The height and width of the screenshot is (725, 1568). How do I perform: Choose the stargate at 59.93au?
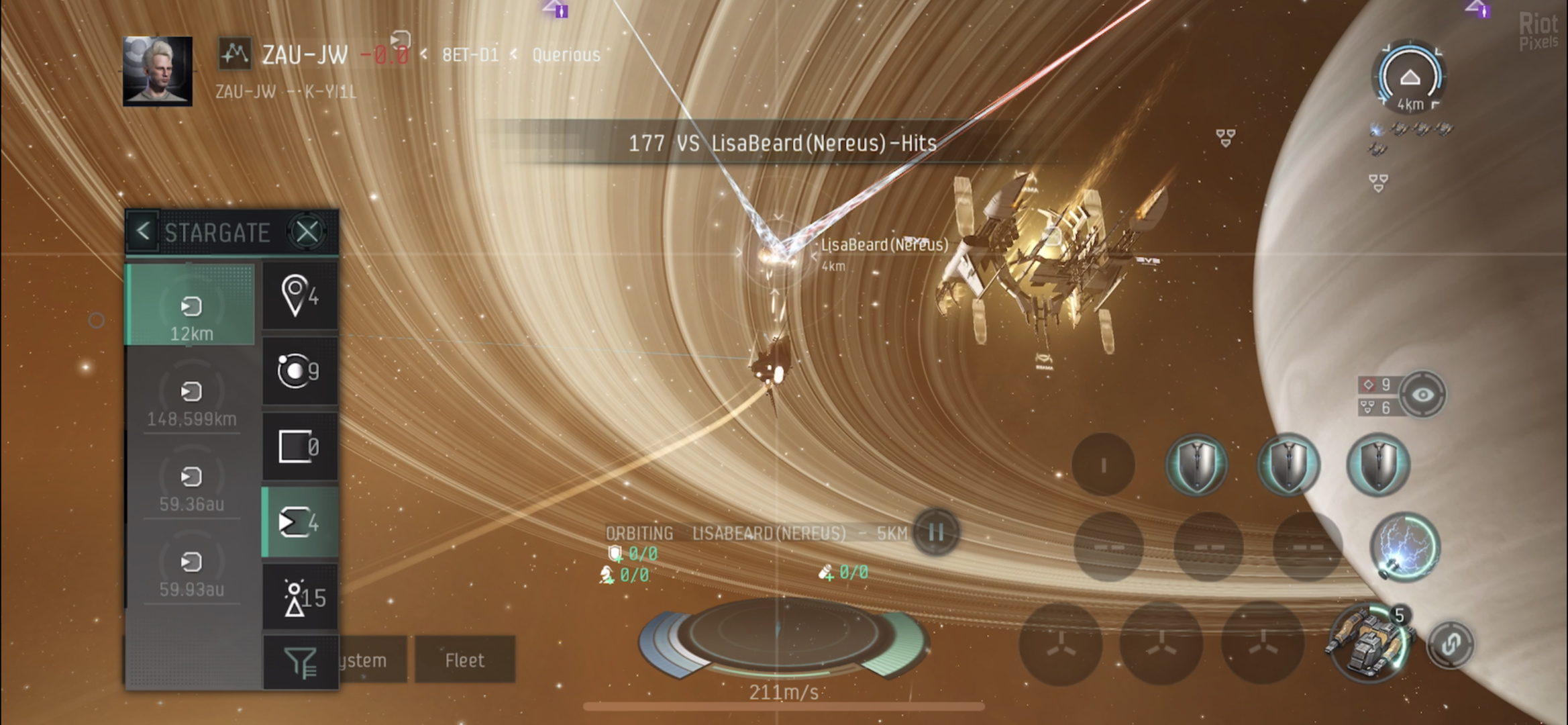[x=191, y=571]
